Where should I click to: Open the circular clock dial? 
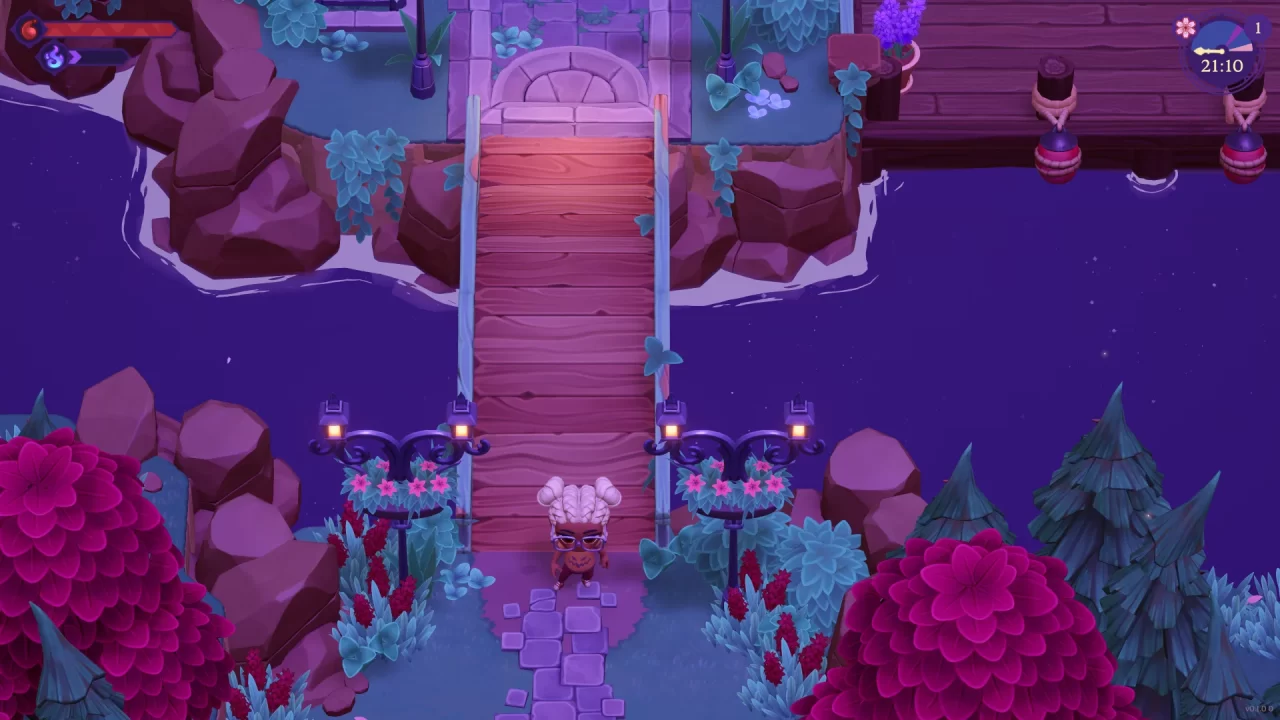1220,48
